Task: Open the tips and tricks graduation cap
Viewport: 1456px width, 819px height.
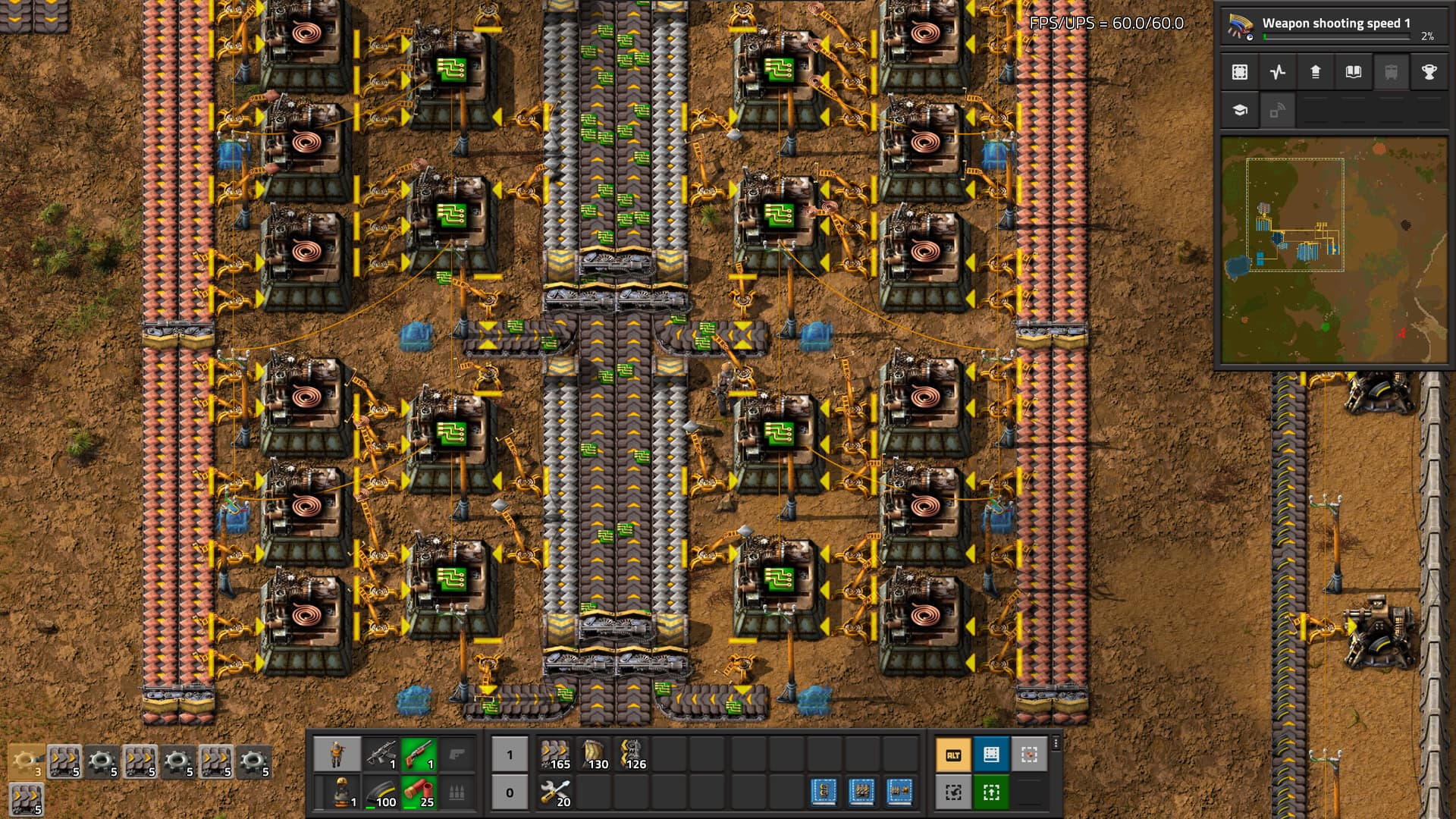Action: (x=1240, y=110)
